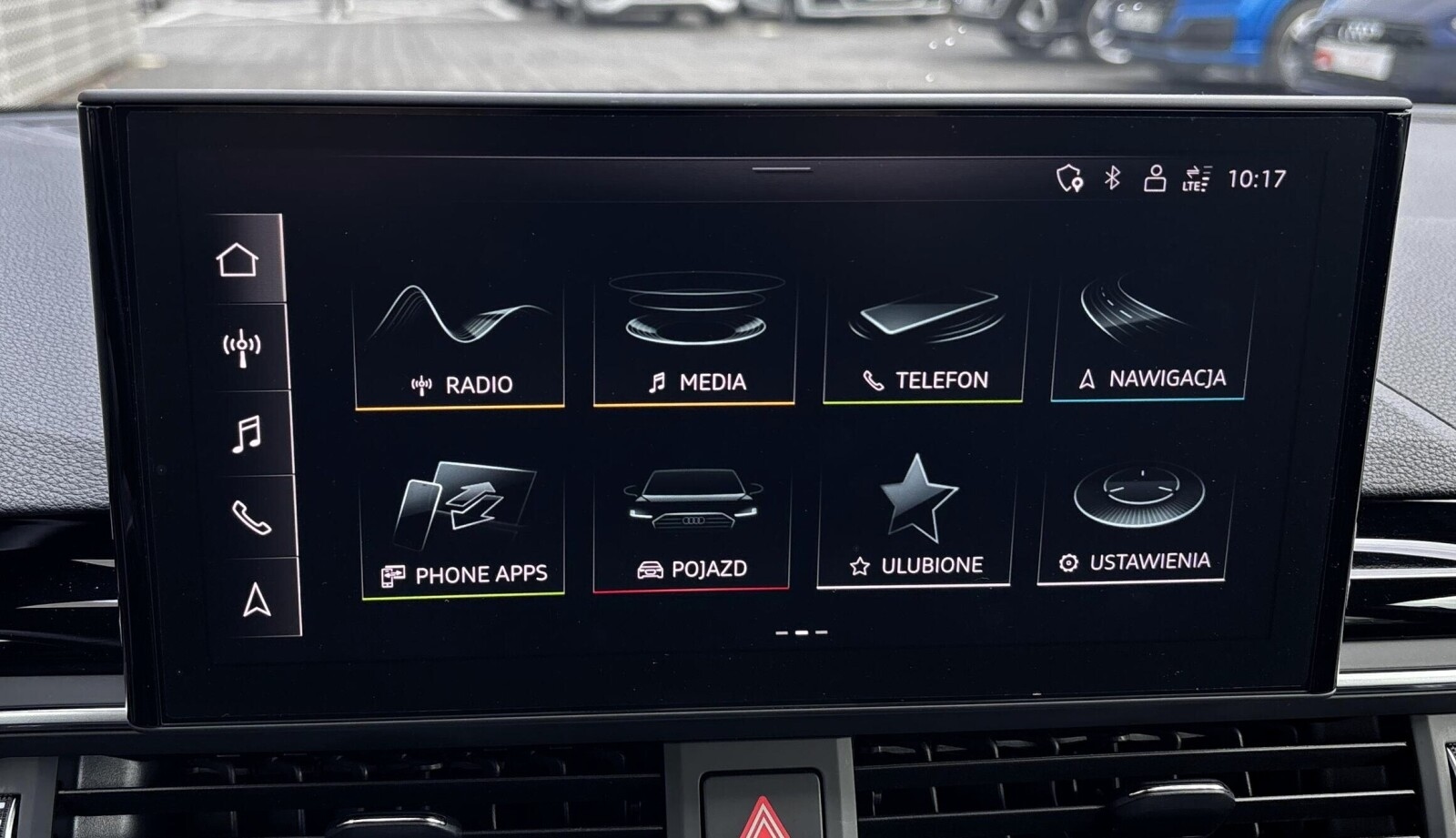Open the phone handset sidebar shortcut

click(x=251, y=518)
